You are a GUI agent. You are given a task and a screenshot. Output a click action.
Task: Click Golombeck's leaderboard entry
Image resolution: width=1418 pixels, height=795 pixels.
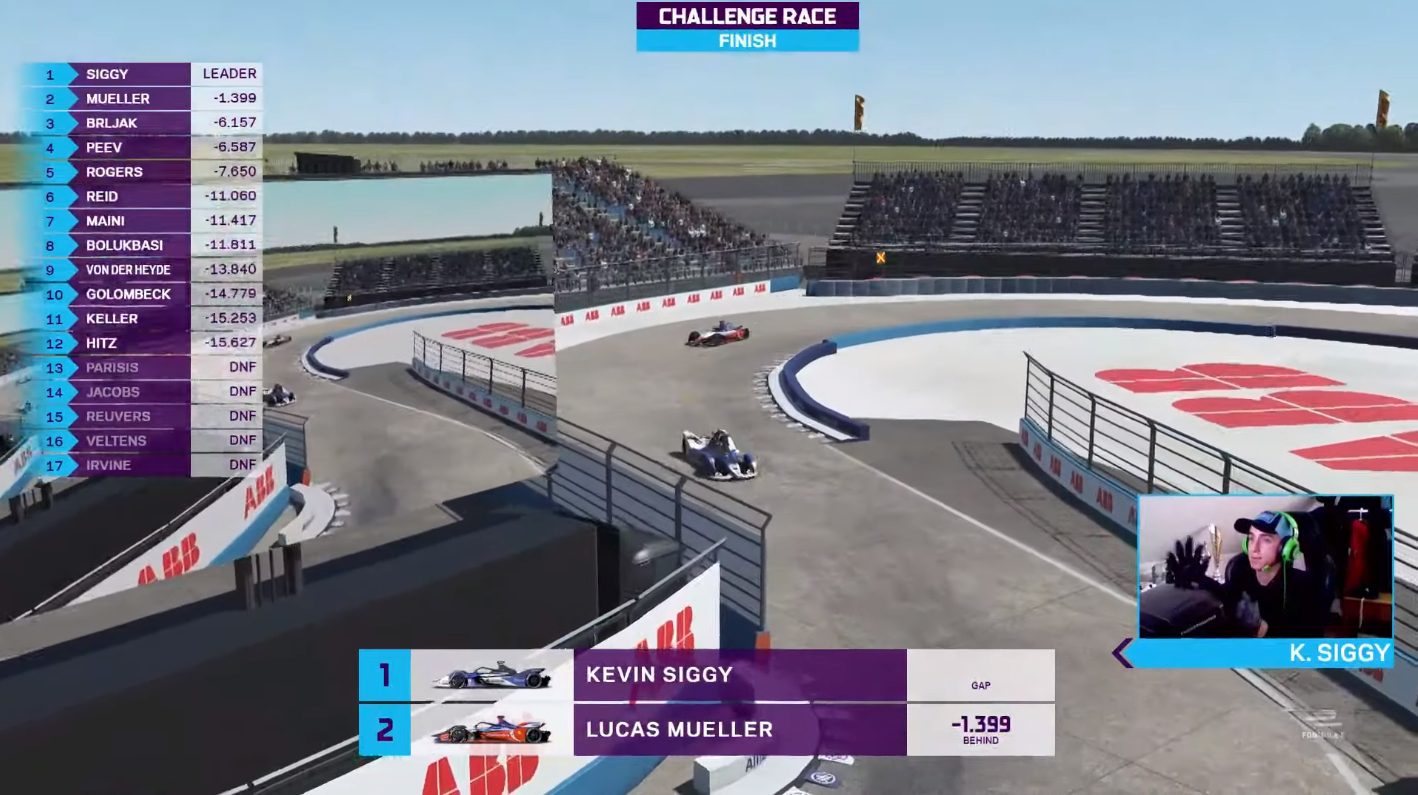140,294
